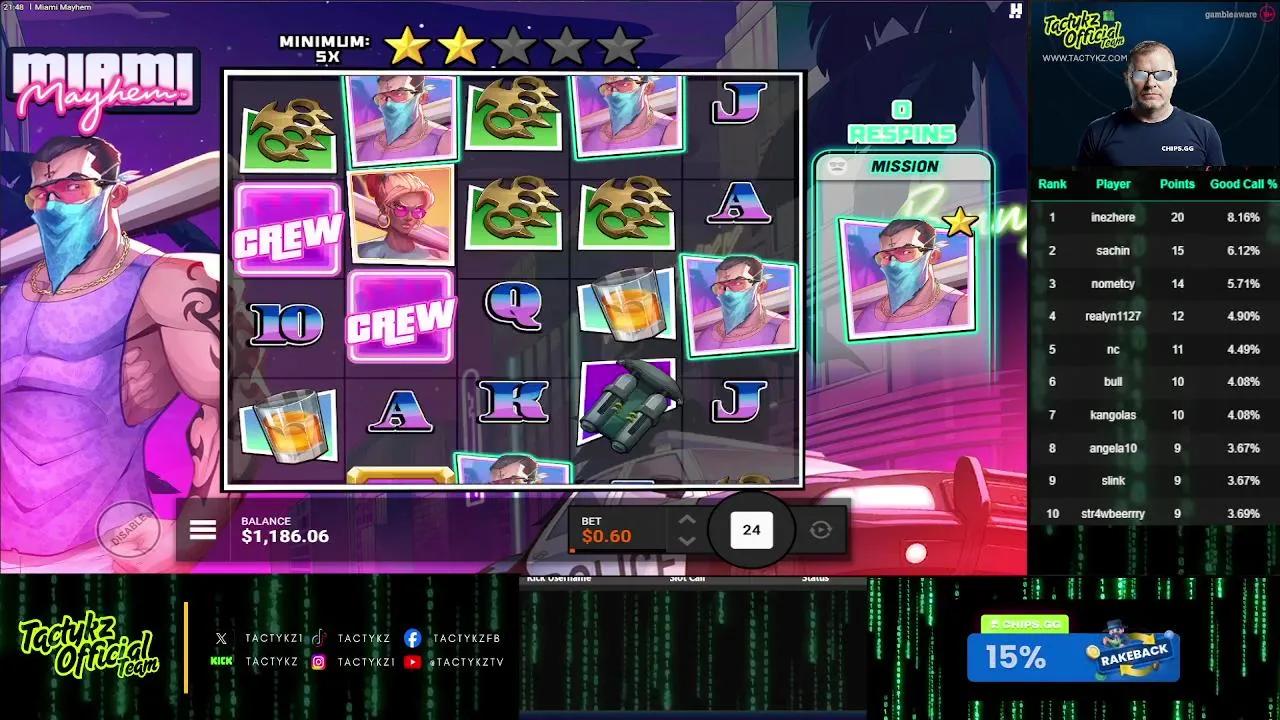Screen dimensions: 1280x720
Task: Click the Chips.gg icon on the rakeback banner
Action: 995,622
